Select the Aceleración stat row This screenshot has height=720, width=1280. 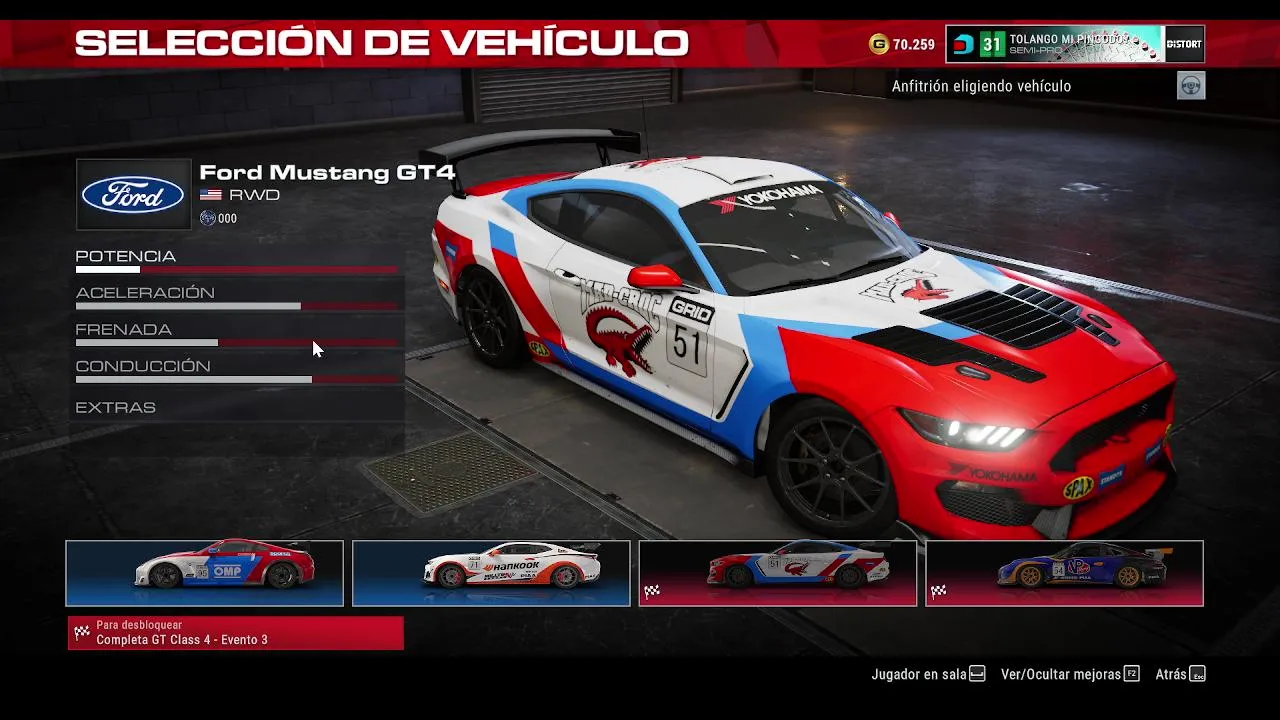(236, 296)
